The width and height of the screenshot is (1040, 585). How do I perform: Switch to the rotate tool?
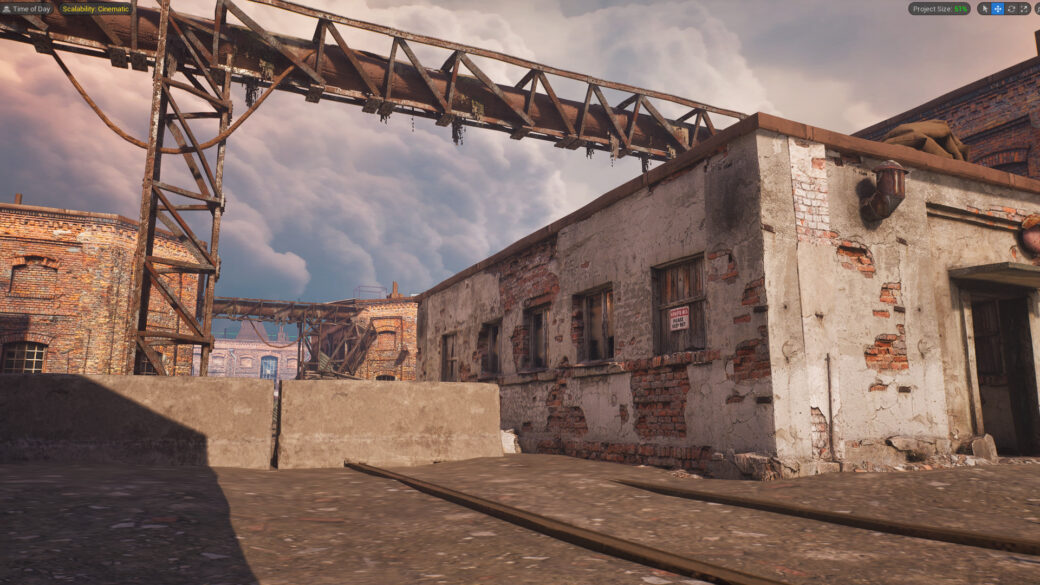coord(1010,9)
